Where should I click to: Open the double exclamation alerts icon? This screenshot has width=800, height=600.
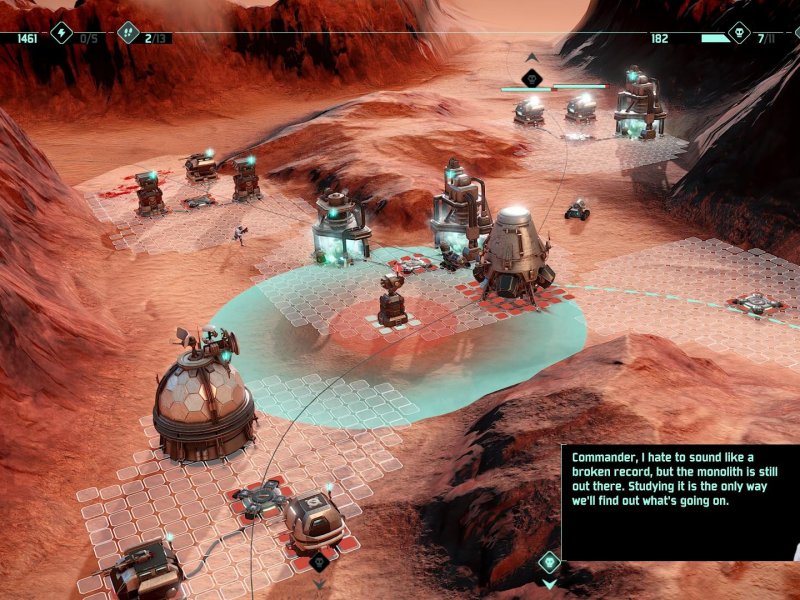[128, 34]
